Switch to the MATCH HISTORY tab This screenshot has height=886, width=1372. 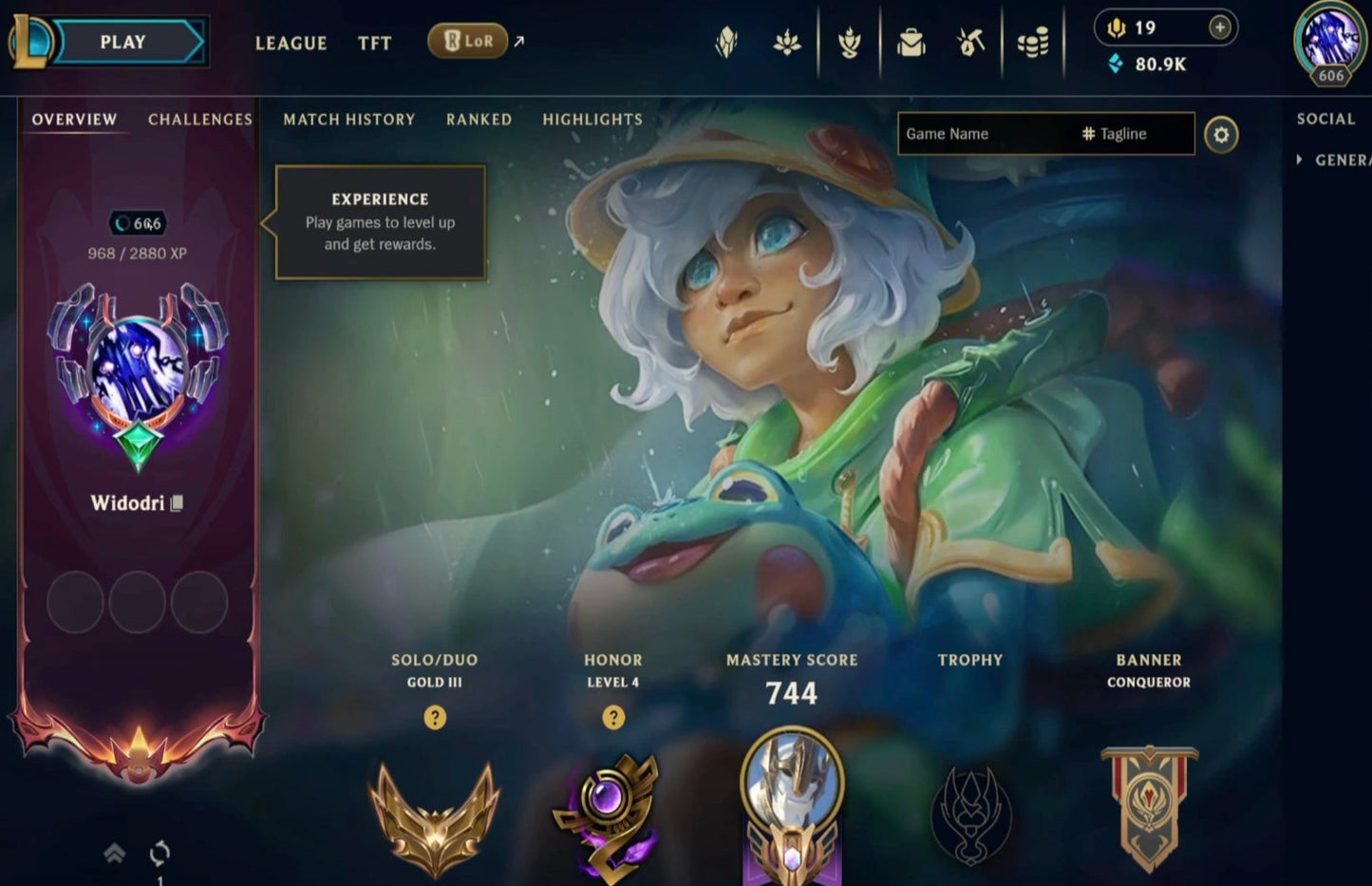click(x=348, y=120)
